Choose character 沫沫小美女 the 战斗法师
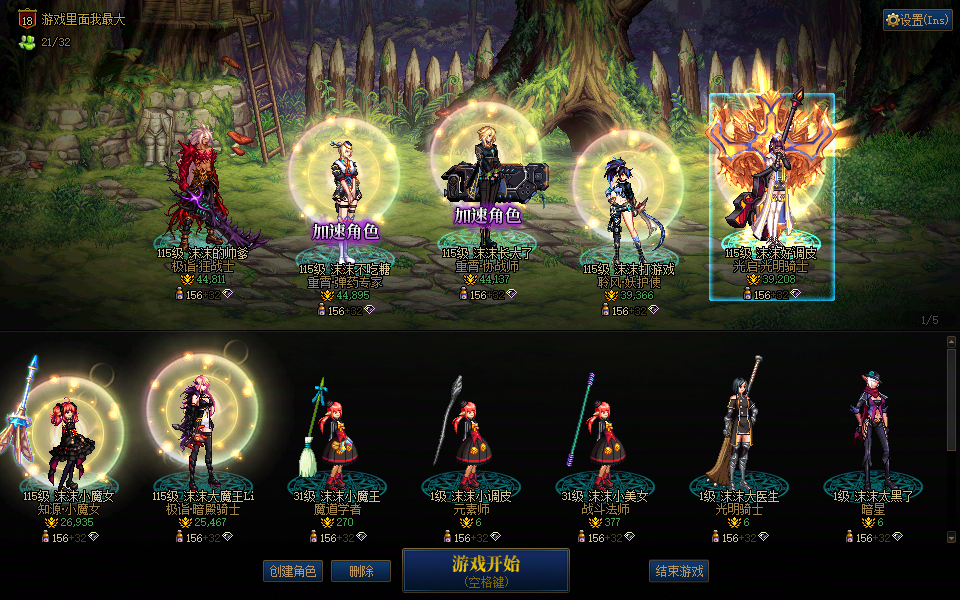This screenshot has width=960, height=600. 607,440
